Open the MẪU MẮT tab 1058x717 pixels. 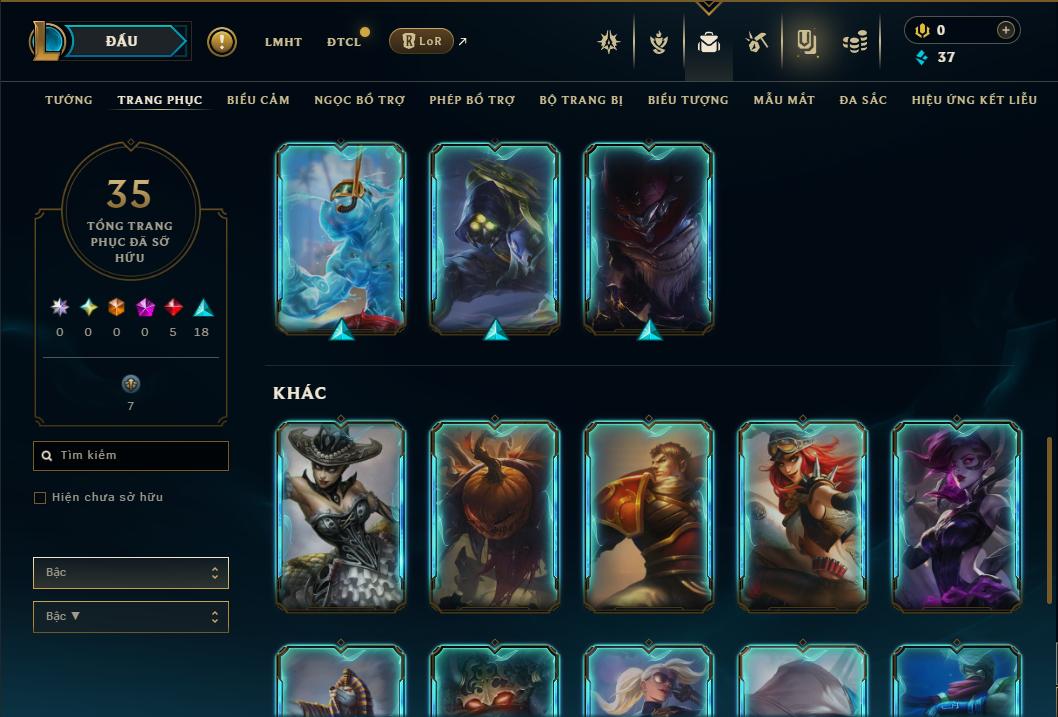pyautogui.click(x=784, y=100)
